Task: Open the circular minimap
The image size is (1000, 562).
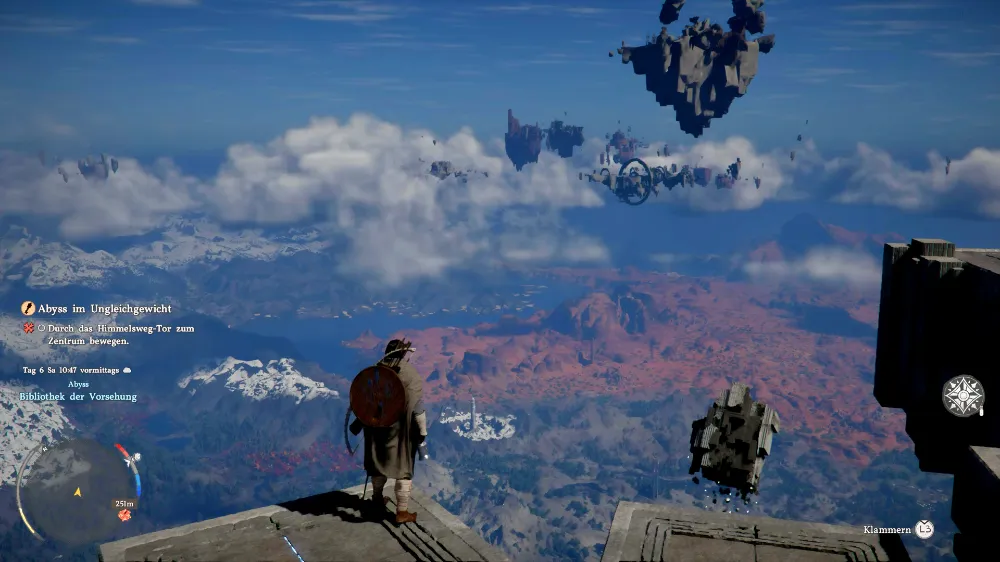Action: click(78, 490)
